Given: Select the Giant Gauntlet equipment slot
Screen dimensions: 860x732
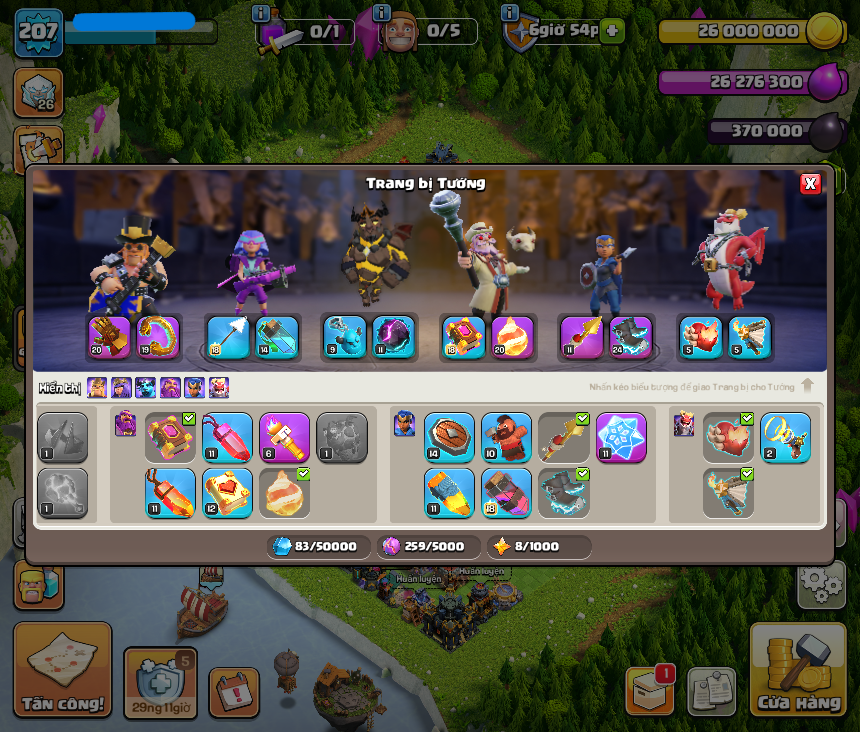Looking at the screenshot, I should coord(109,337).
